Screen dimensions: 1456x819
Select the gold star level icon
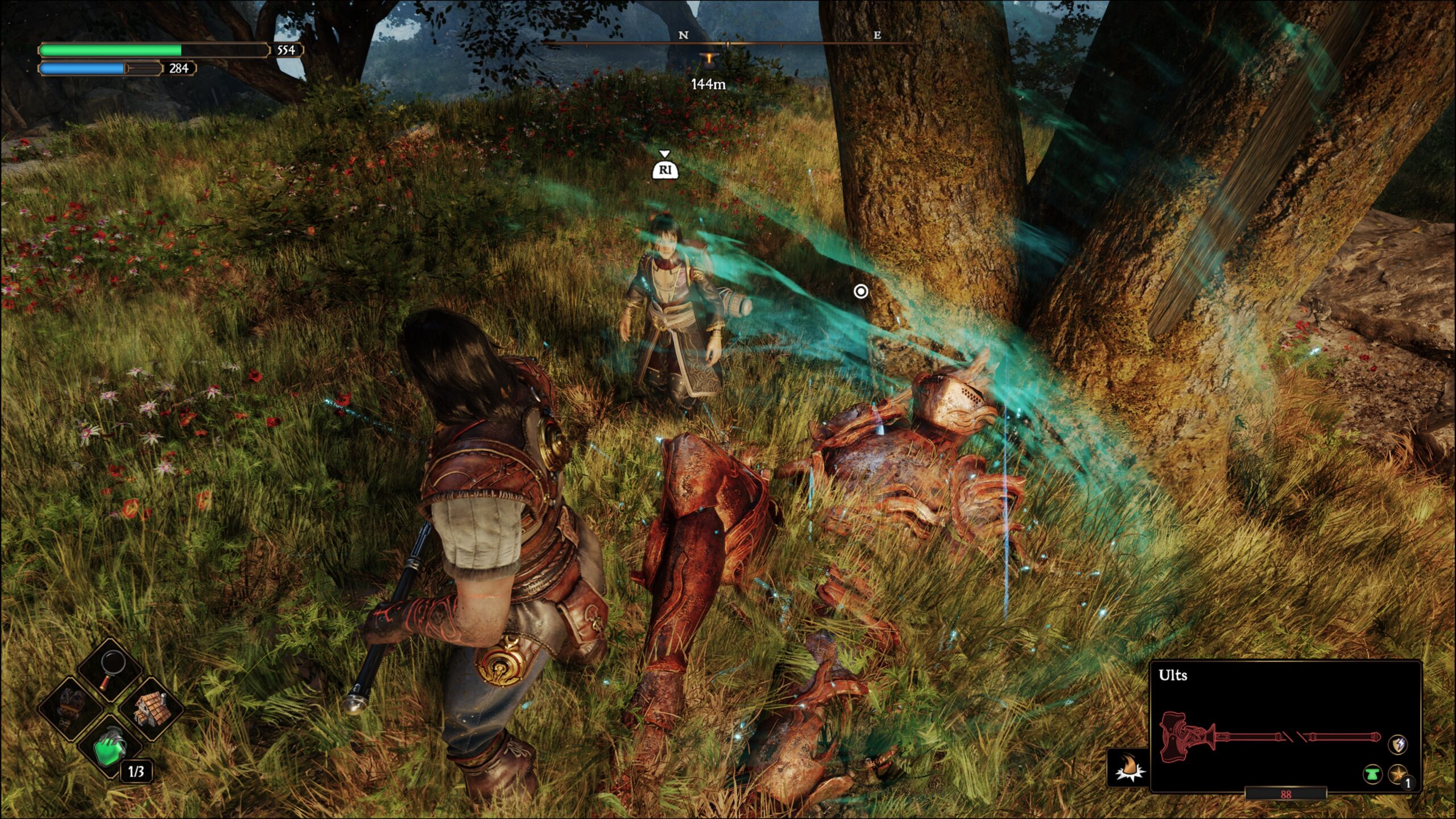pos(1398,773)
